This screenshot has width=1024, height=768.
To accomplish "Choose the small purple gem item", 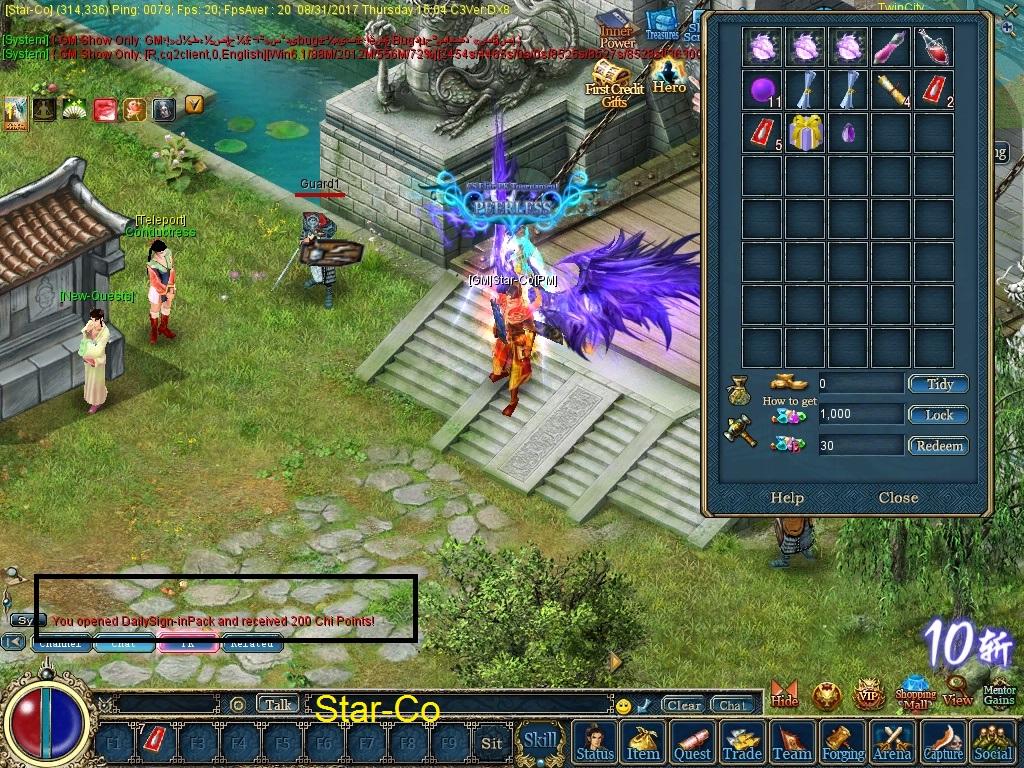I will [x=848, y=133].
